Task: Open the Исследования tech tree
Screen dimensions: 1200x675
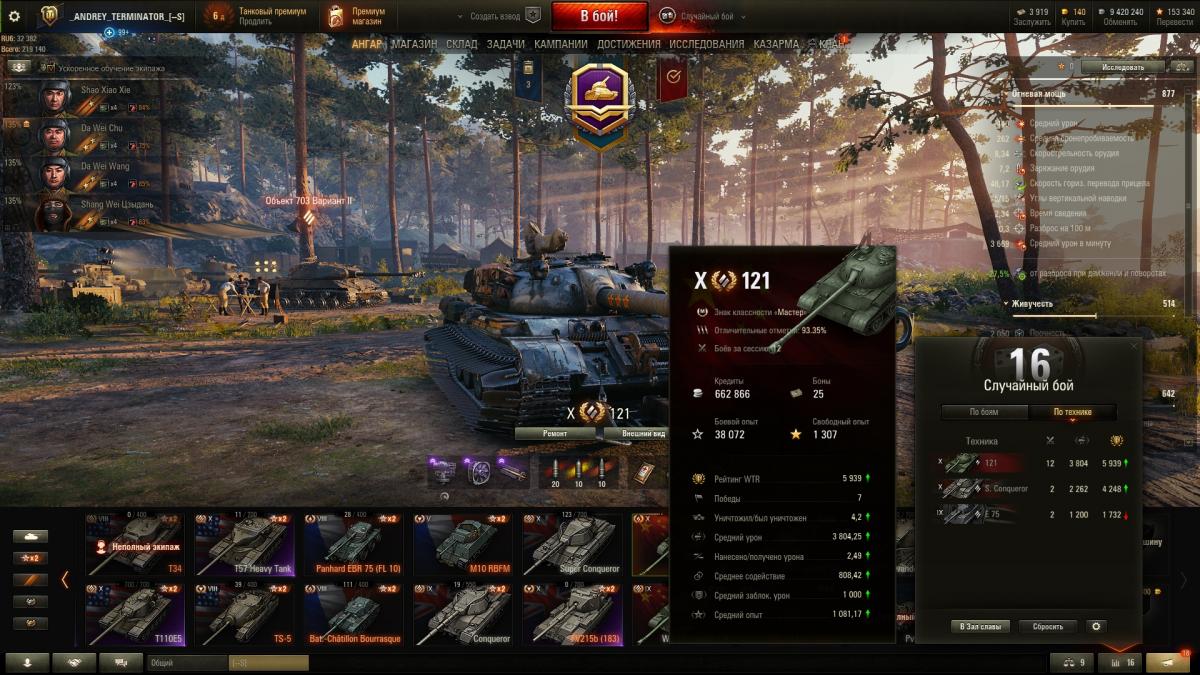Action: [706, 45]
